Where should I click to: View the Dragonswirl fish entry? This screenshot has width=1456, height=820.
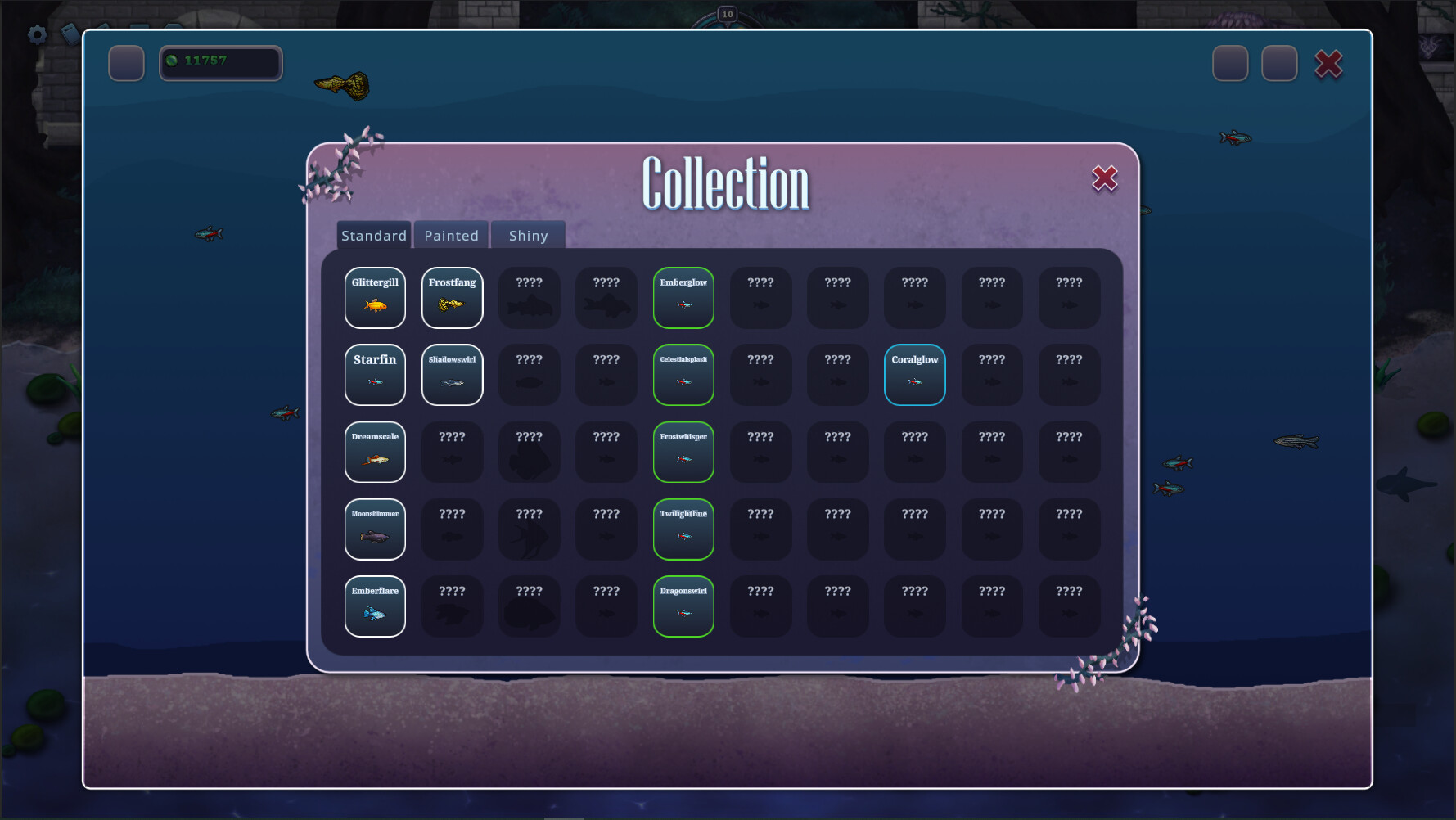pos(683,606)
